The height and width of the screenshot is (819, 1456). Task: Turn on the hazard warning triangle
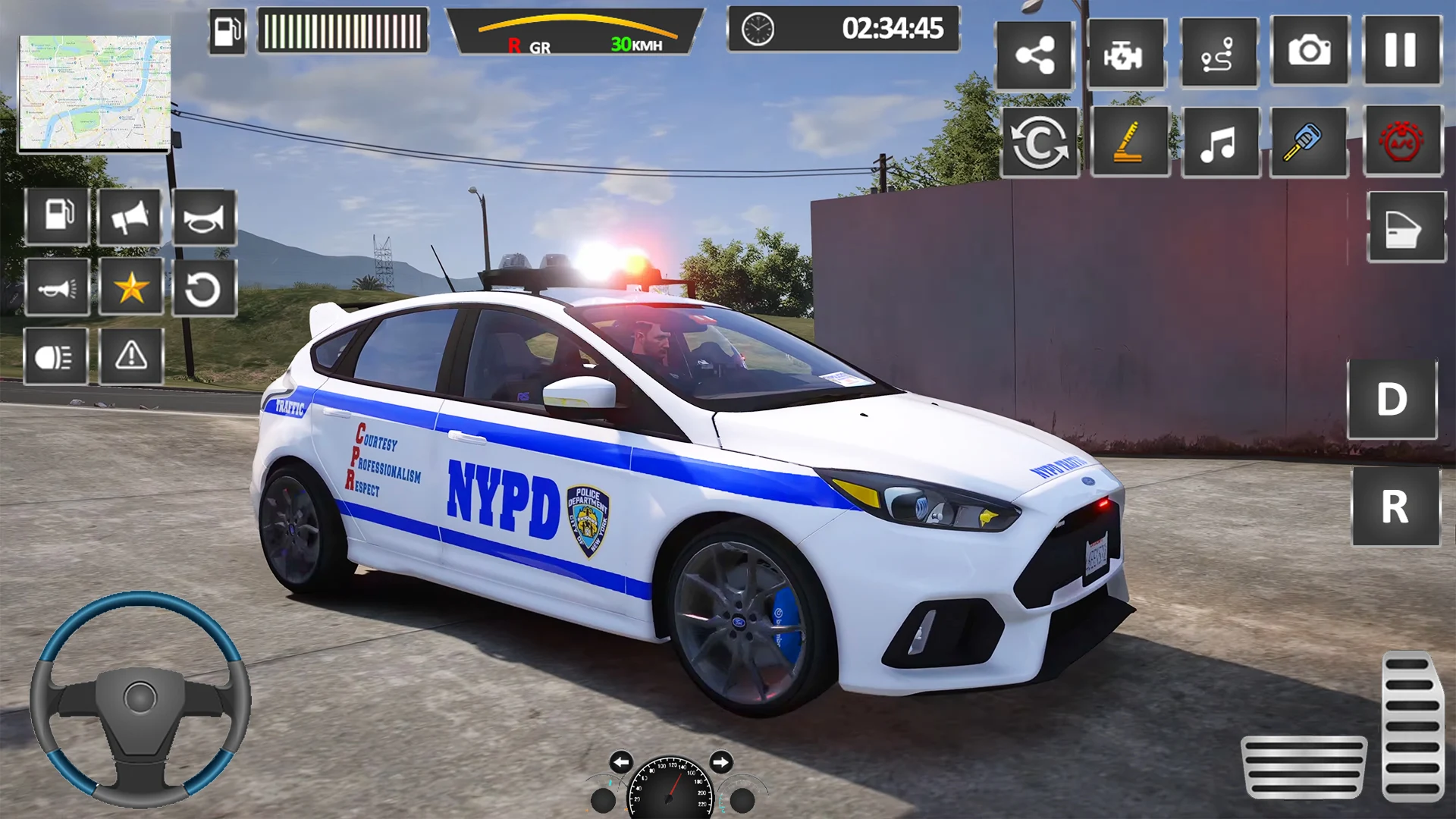coord(131,356)
